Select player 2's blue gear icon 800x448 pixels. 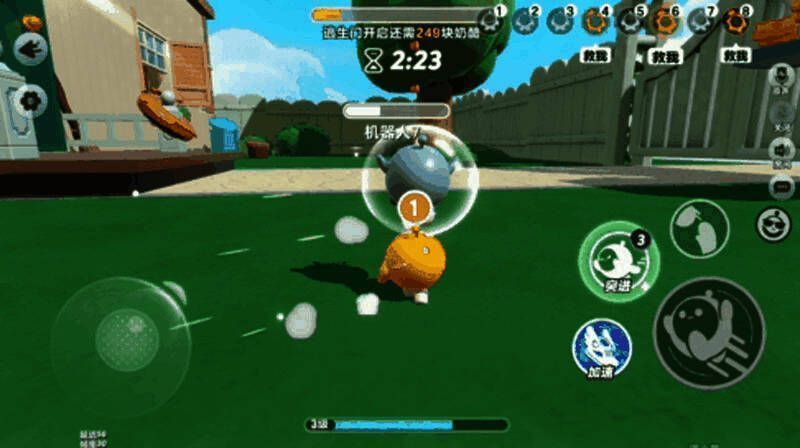click(x=526, y=20)
